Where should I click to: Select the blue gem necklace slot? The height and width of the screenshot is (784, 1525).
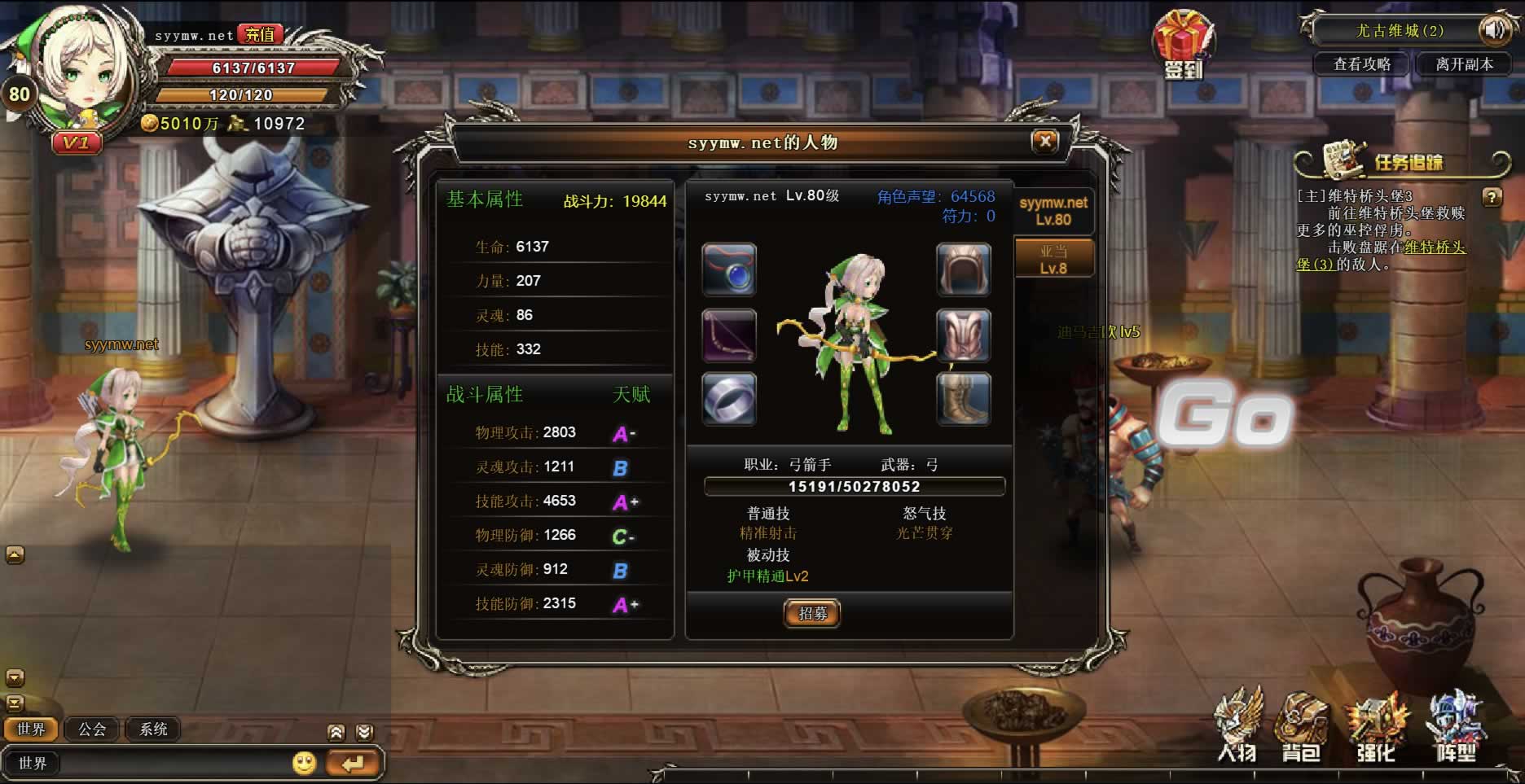tap(729, 269)
